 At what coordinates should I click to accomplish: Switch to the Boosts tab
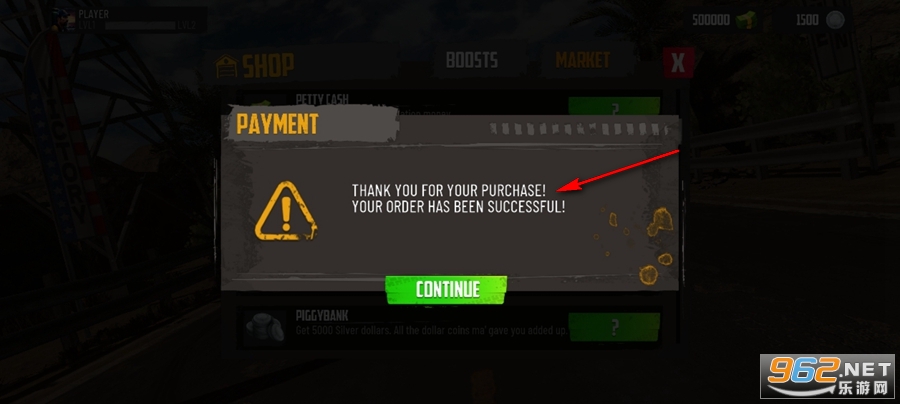[x=471, y=60]
